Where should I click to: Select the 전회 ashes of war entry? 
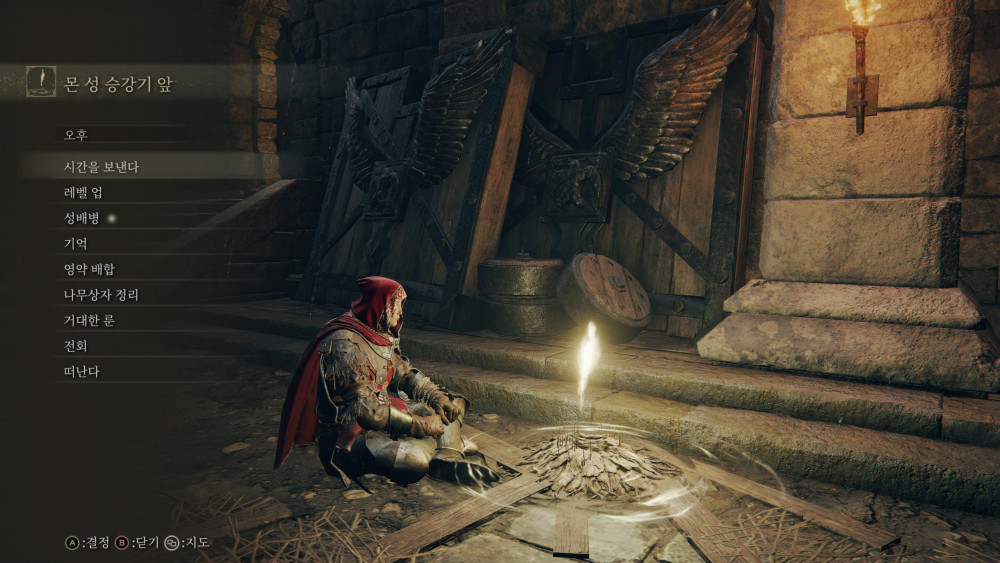click(x=76, y=346)
